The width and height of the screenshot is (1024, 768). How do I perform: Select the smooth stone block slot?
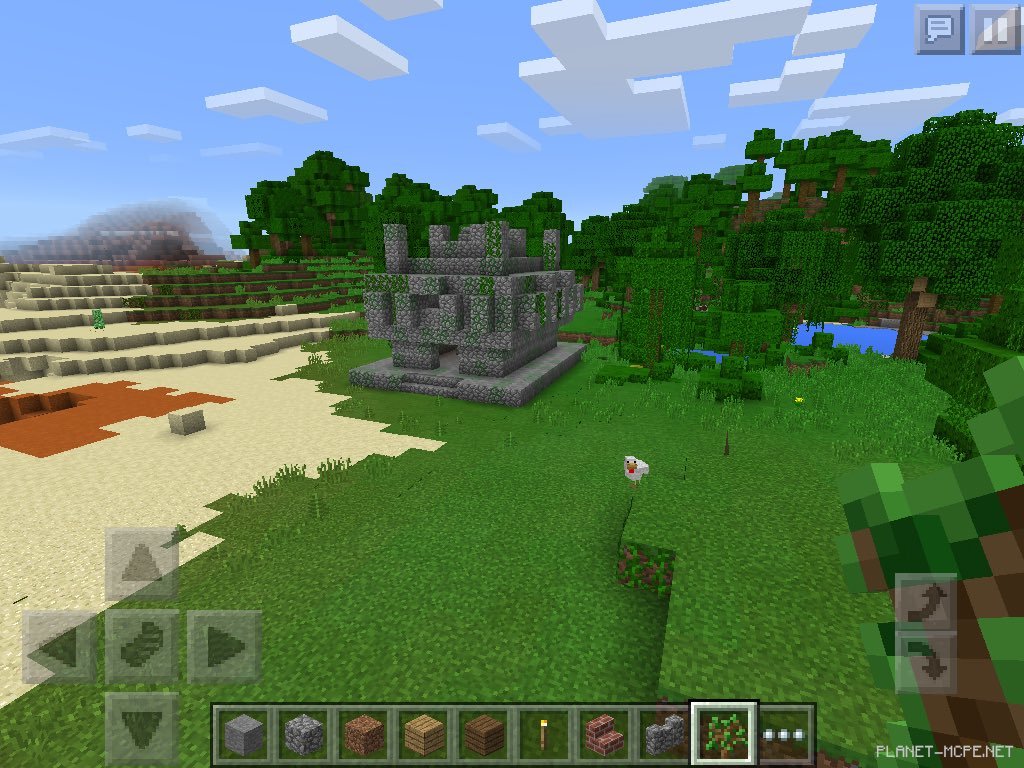point(241,735)
